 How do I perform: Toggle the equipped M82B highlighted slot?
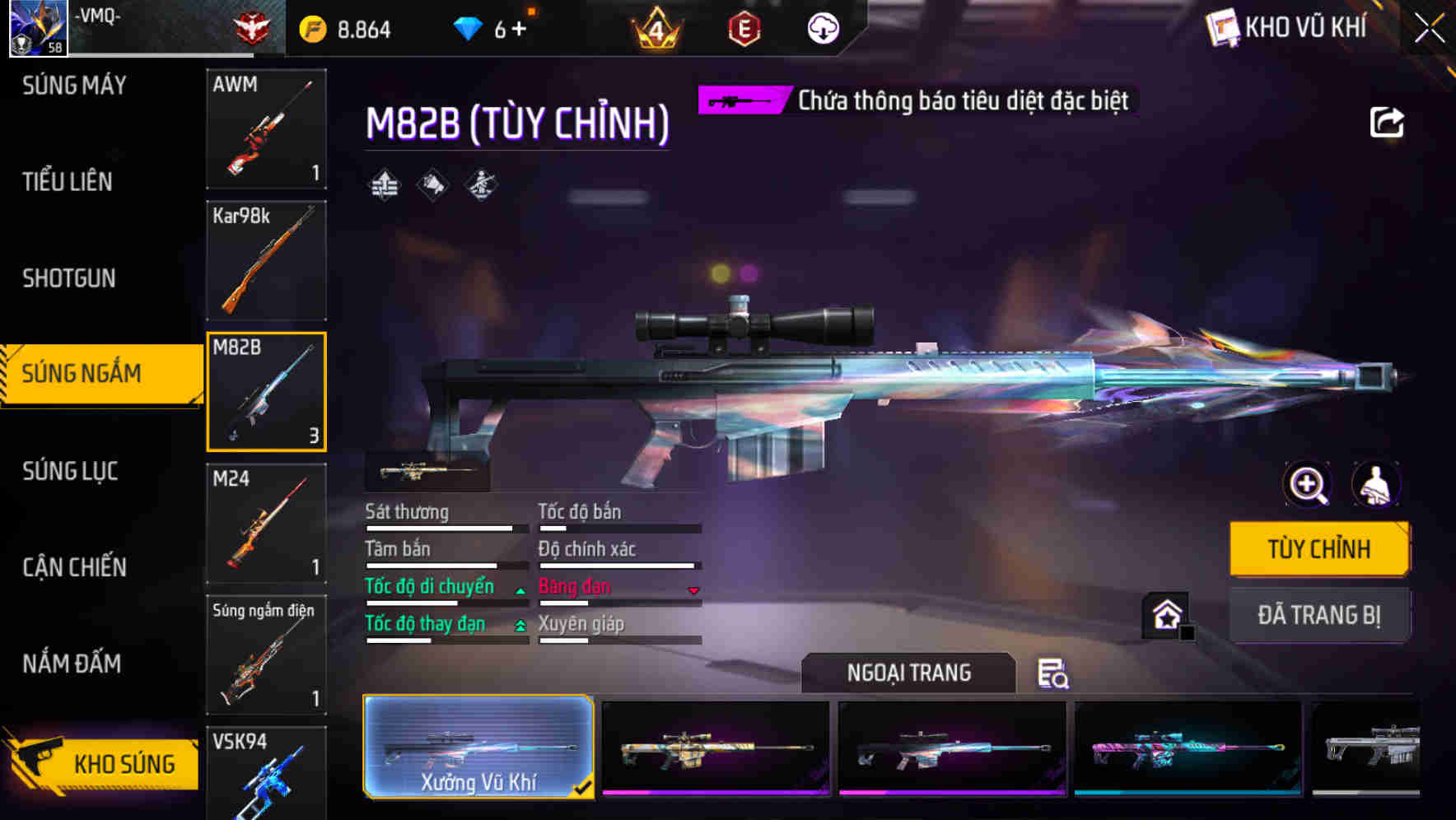tap(266, 391)
